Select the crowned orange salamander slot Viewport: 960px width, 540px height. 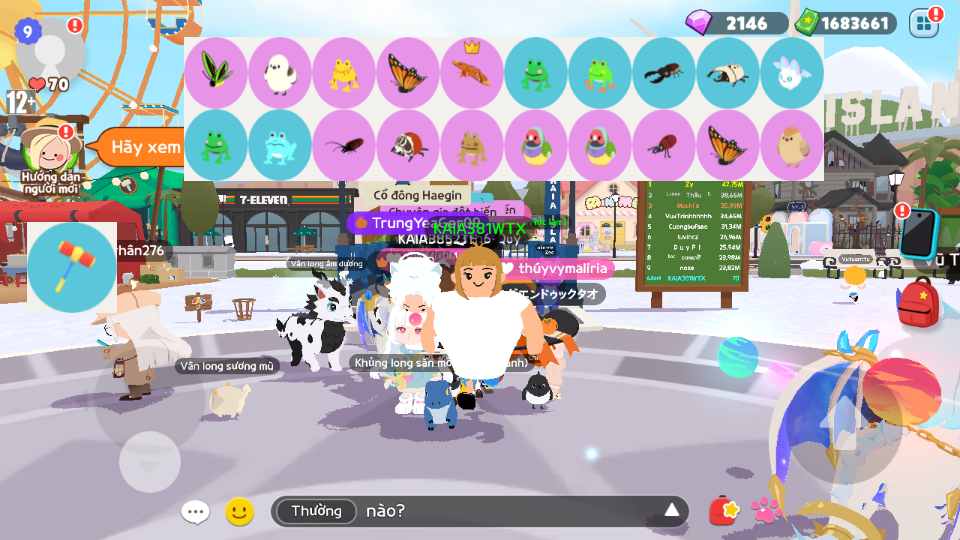coord(472,73)
